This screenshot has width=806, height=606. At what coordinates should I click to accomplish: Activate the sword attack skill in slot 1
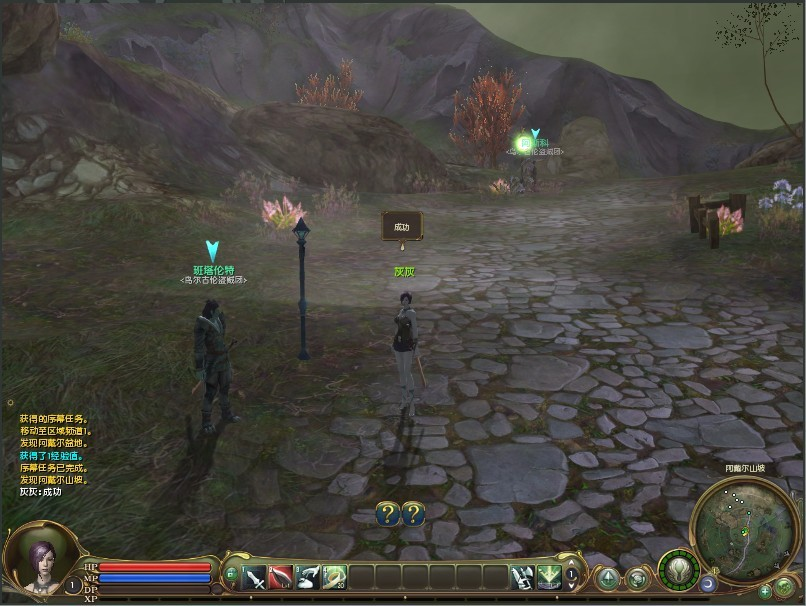point(254,577)
